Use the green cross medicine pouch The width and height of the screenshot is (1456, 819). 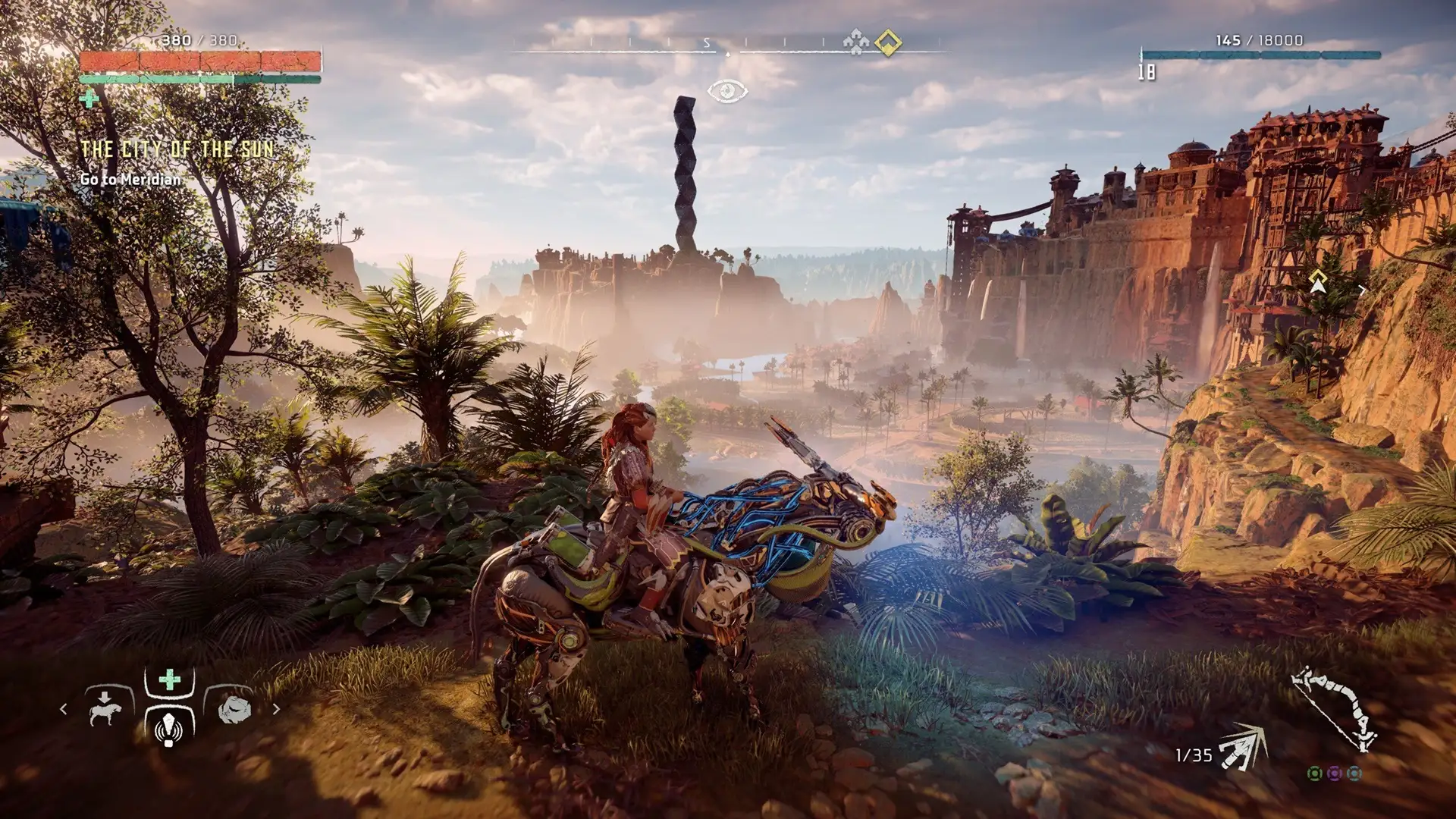170,679
